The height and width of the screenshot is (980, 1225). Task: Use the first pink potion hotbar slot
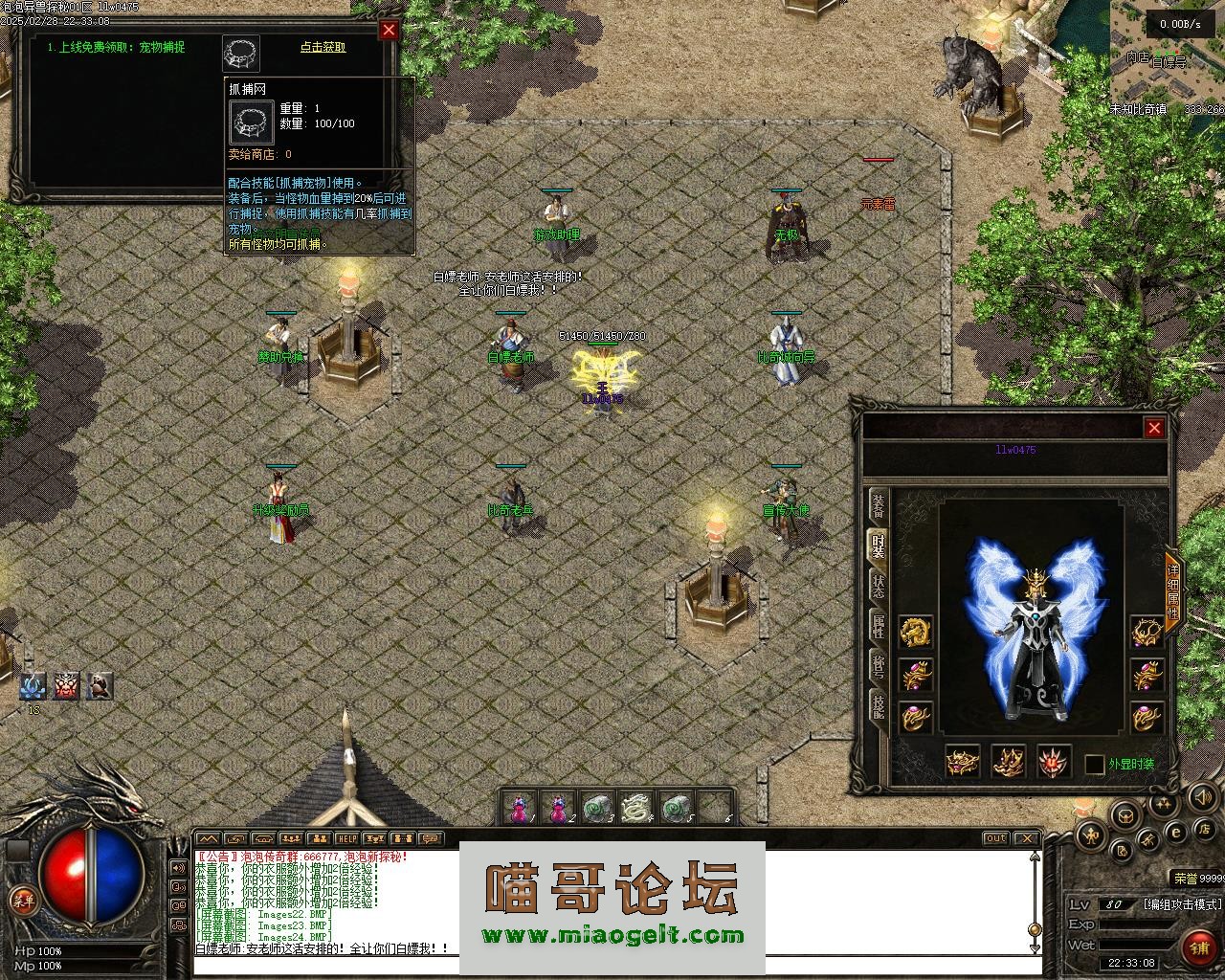[519, 809]
